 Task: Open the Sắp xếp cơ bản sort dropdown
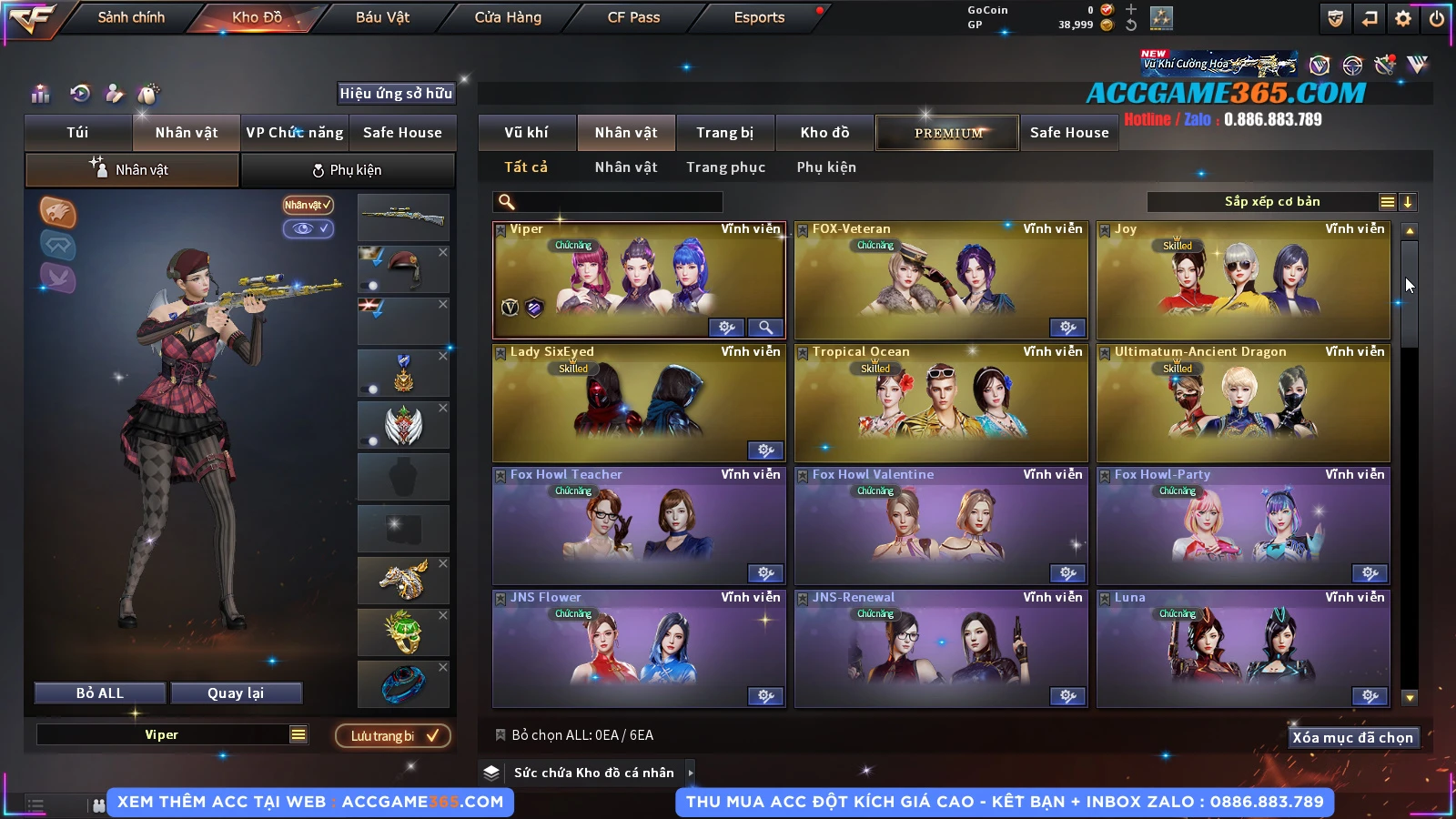coord(1272,202)
